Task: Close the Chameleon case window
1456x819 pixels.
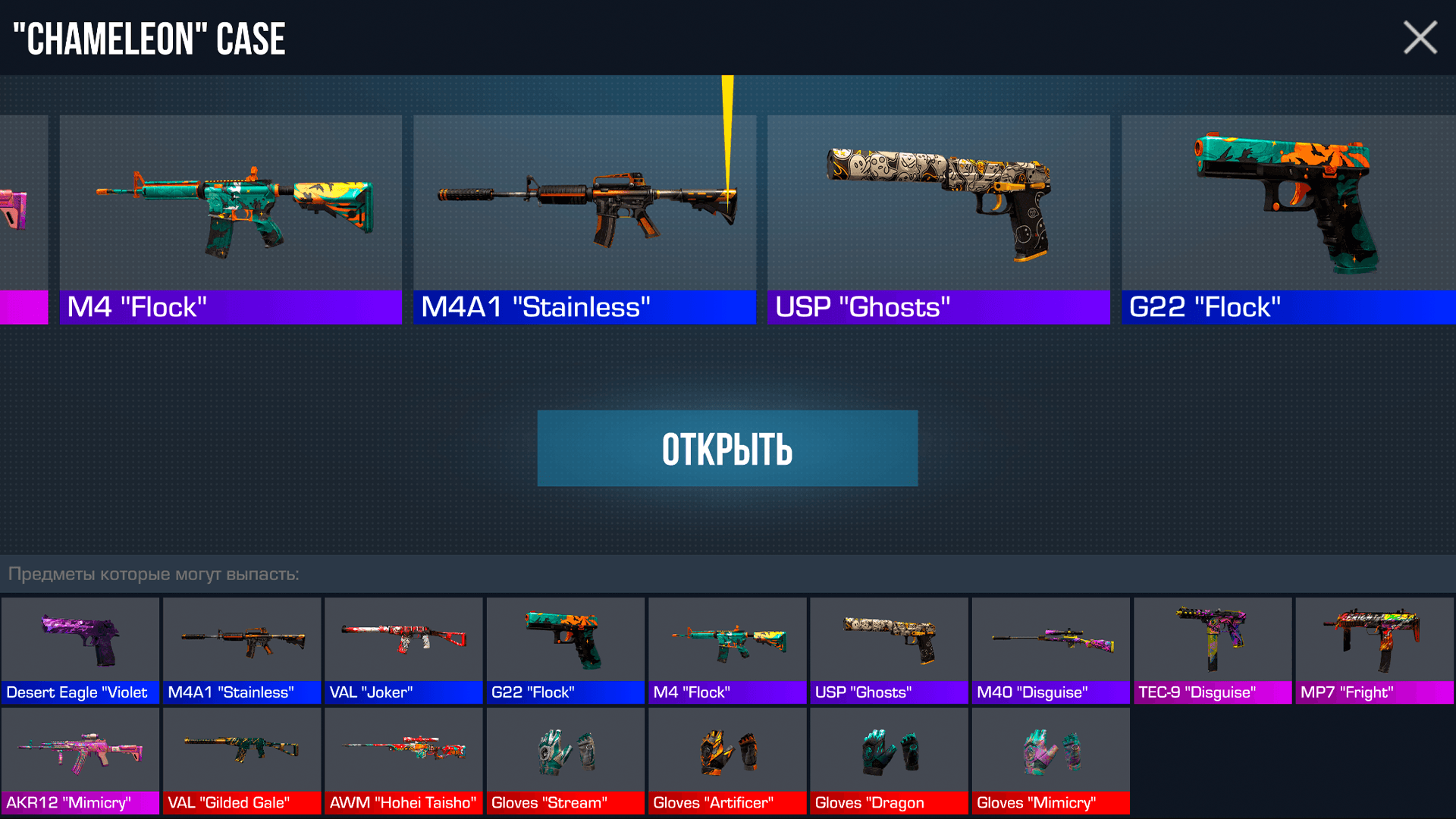Action: coord(1420,37)
